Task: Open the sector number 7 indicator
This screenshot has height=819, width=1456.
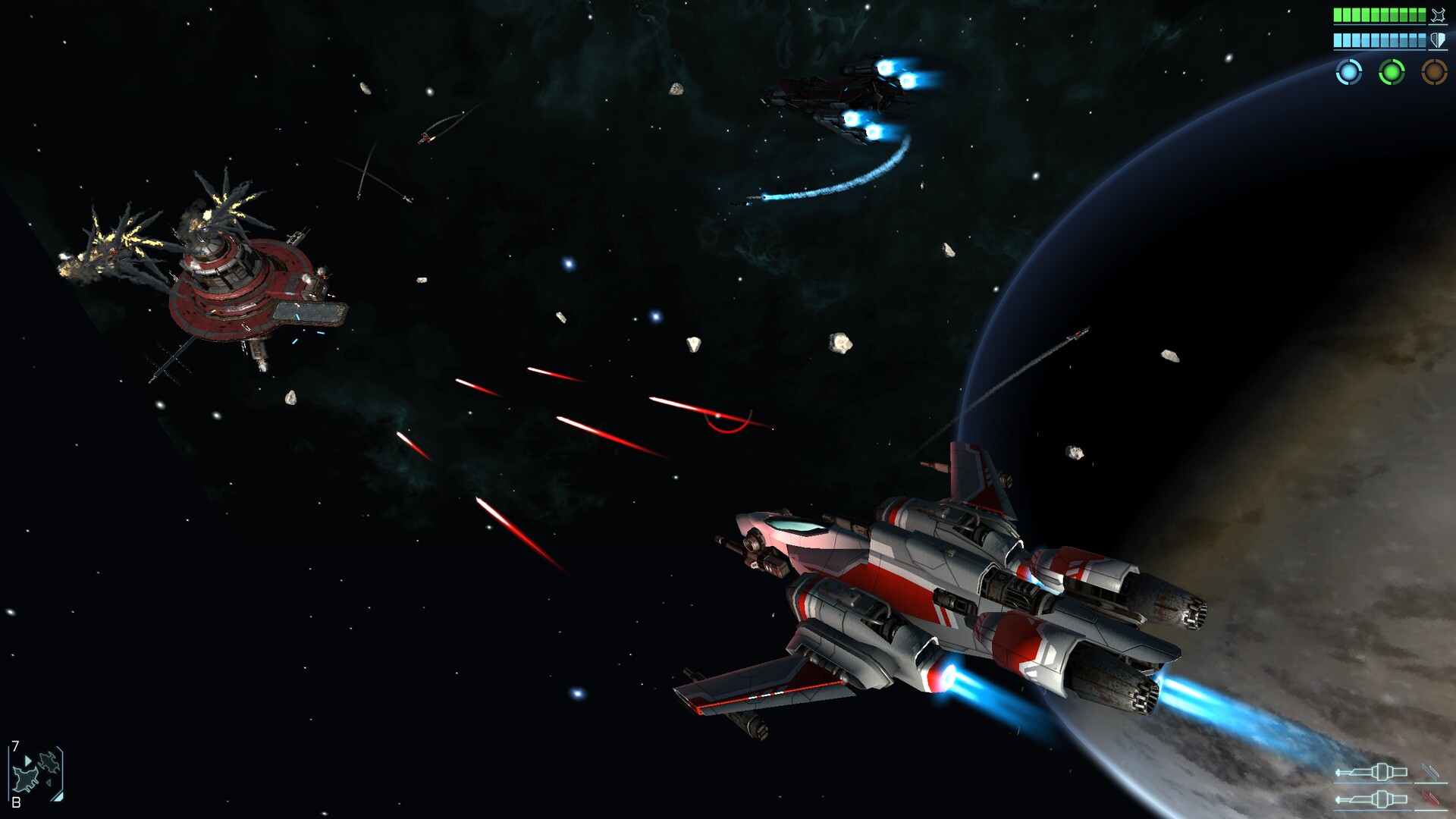Action: (14, 746)
